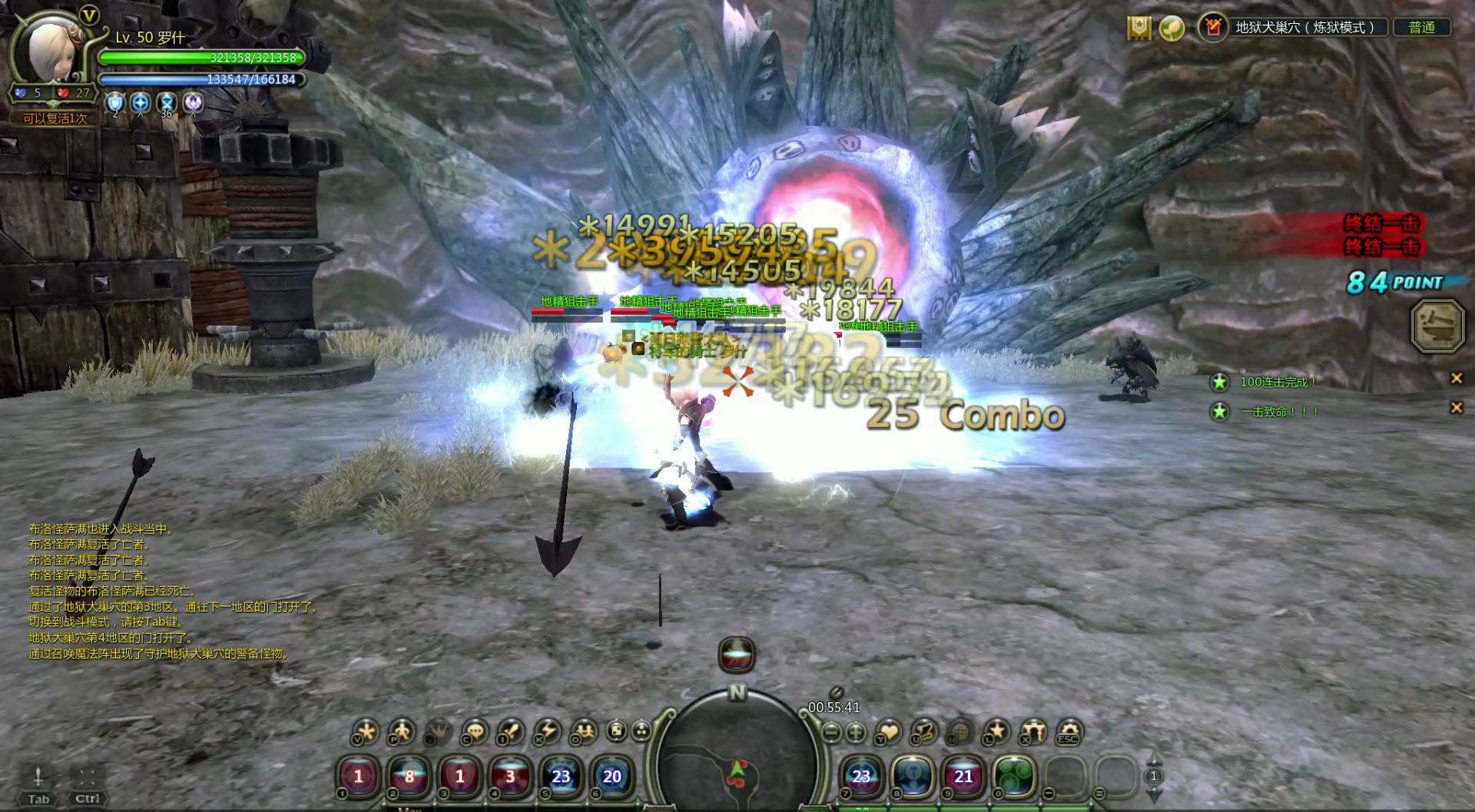1475x812 pixels.
Task: Open the star icon menu
Action: coord(996,731)
